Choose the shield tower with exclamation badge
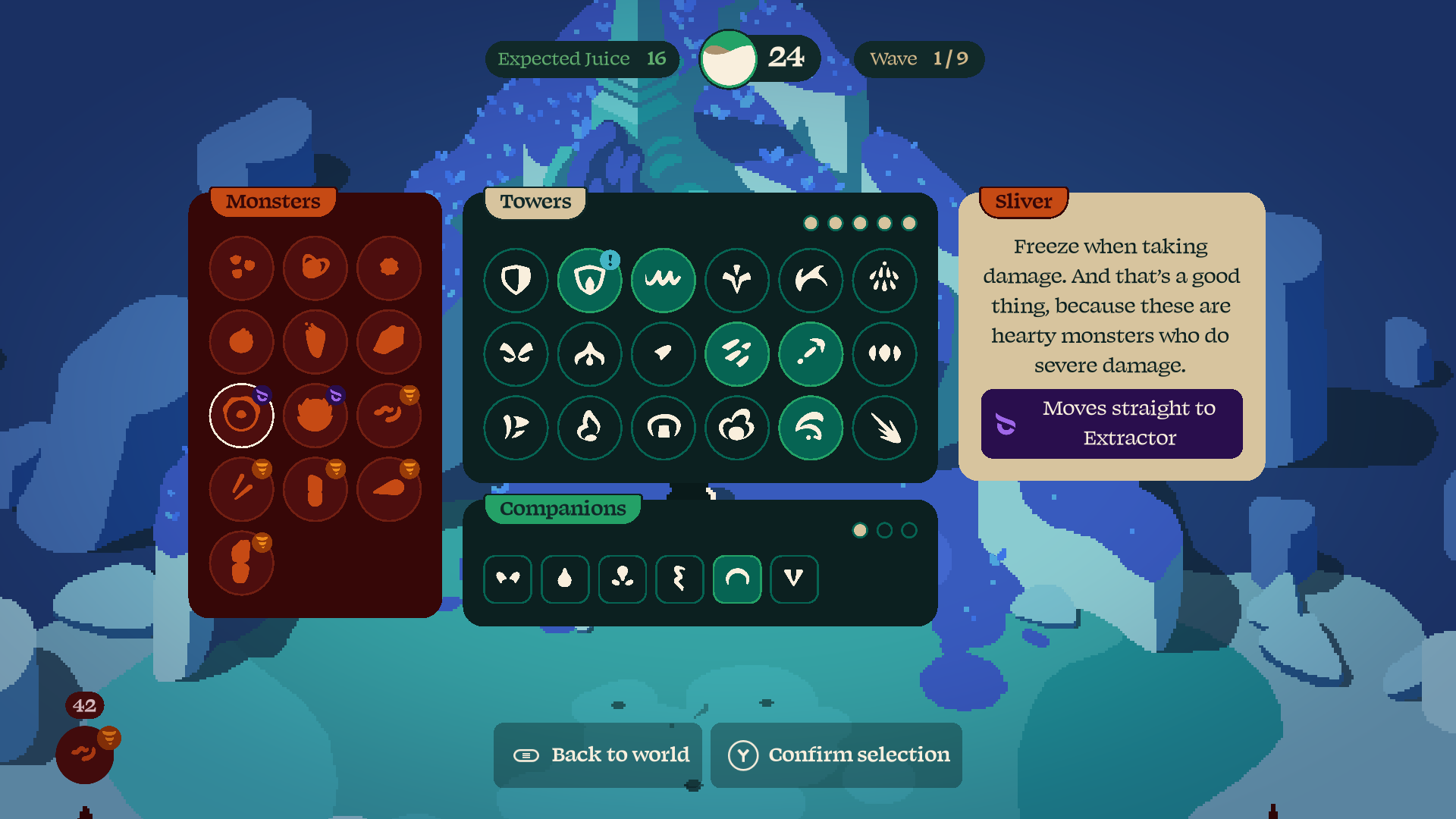Screen dimensions: 1456x819 click(x=589, y=280)
